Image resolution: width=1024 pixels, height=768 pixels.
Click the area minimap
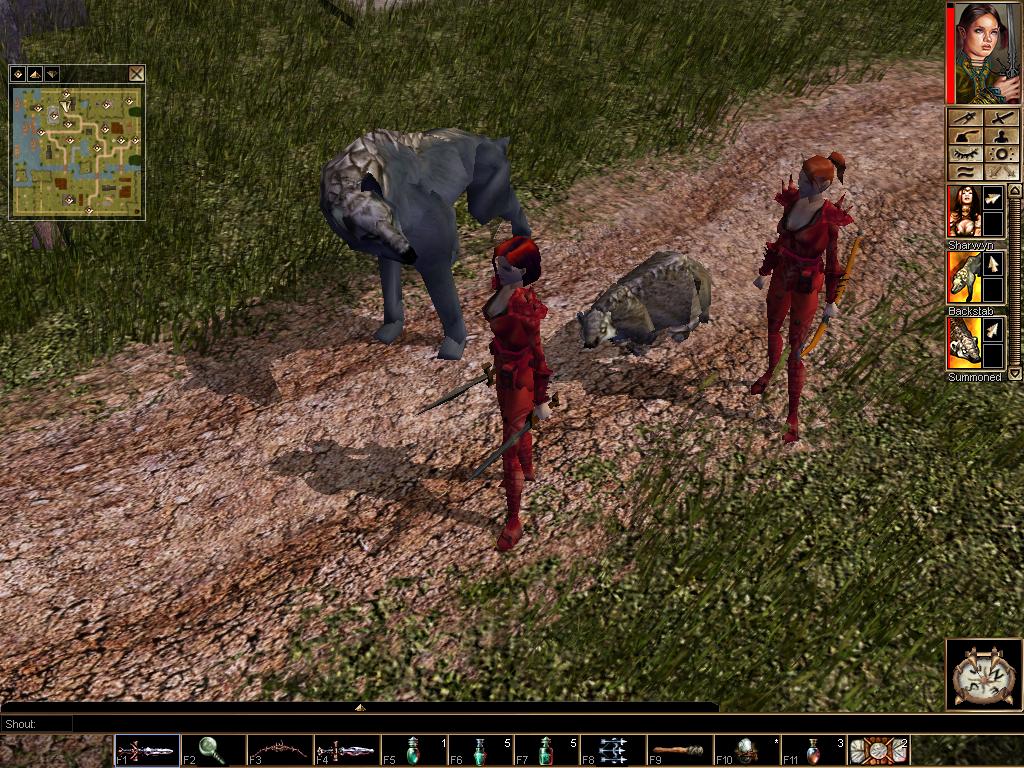[x=77, y=151]
